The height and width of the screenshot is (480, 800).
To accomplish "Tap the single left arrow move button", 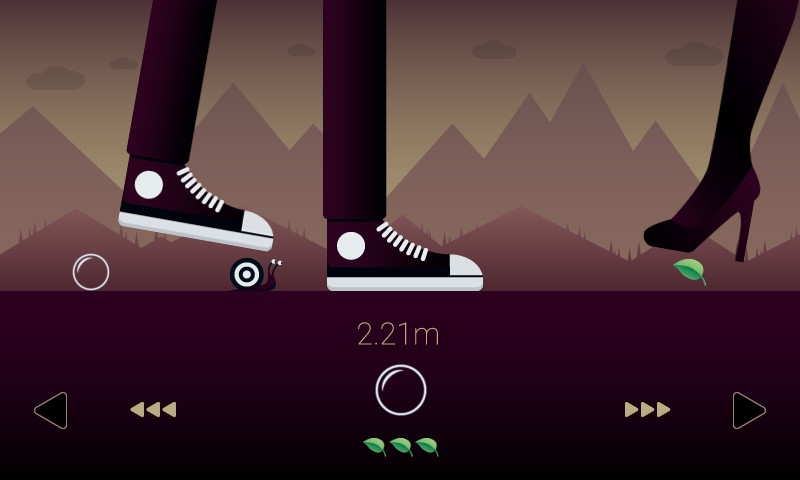I will tap(51, 410).
